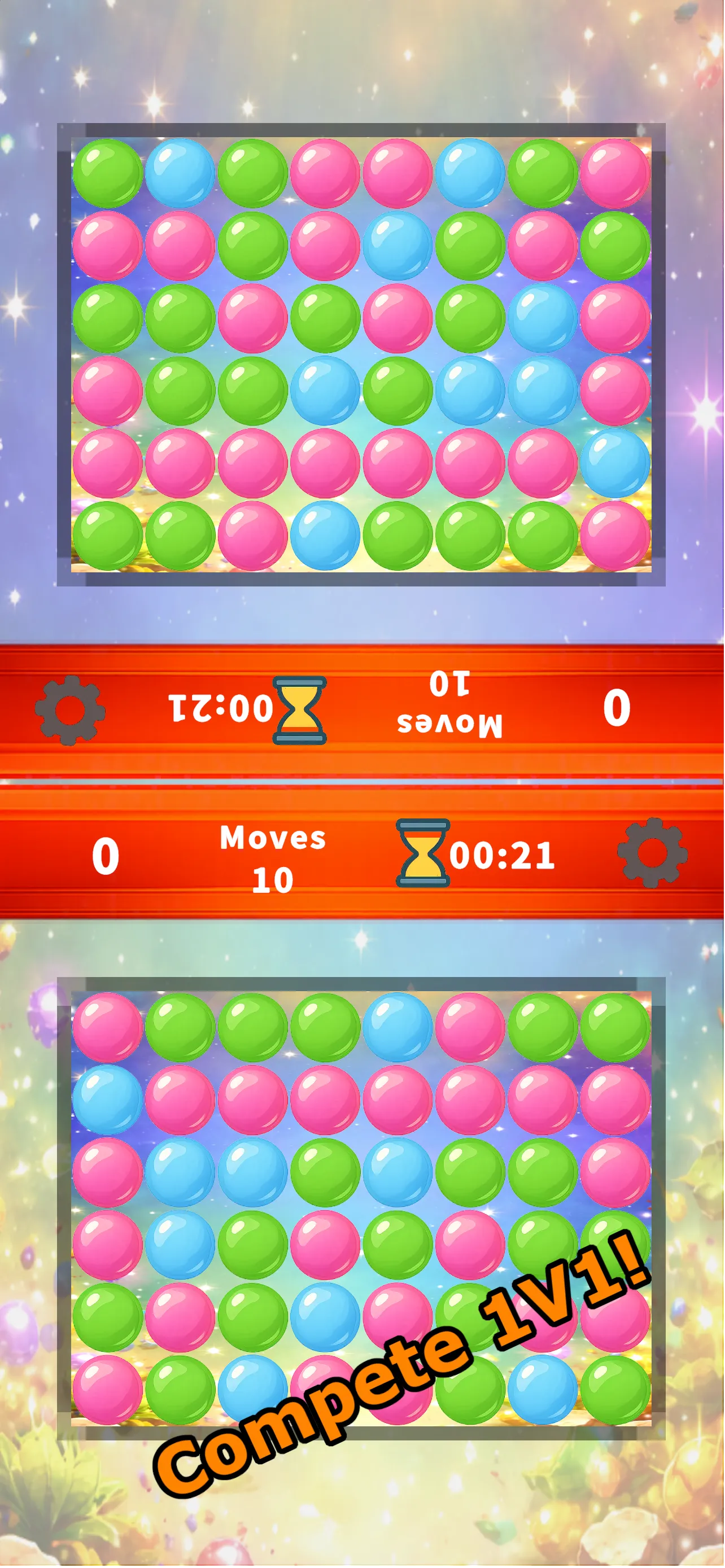Tap the blue bubble on the right edge of the upper board's fifth row
725x1568 pixels.
pyautogui.click(x=615, y=463)
